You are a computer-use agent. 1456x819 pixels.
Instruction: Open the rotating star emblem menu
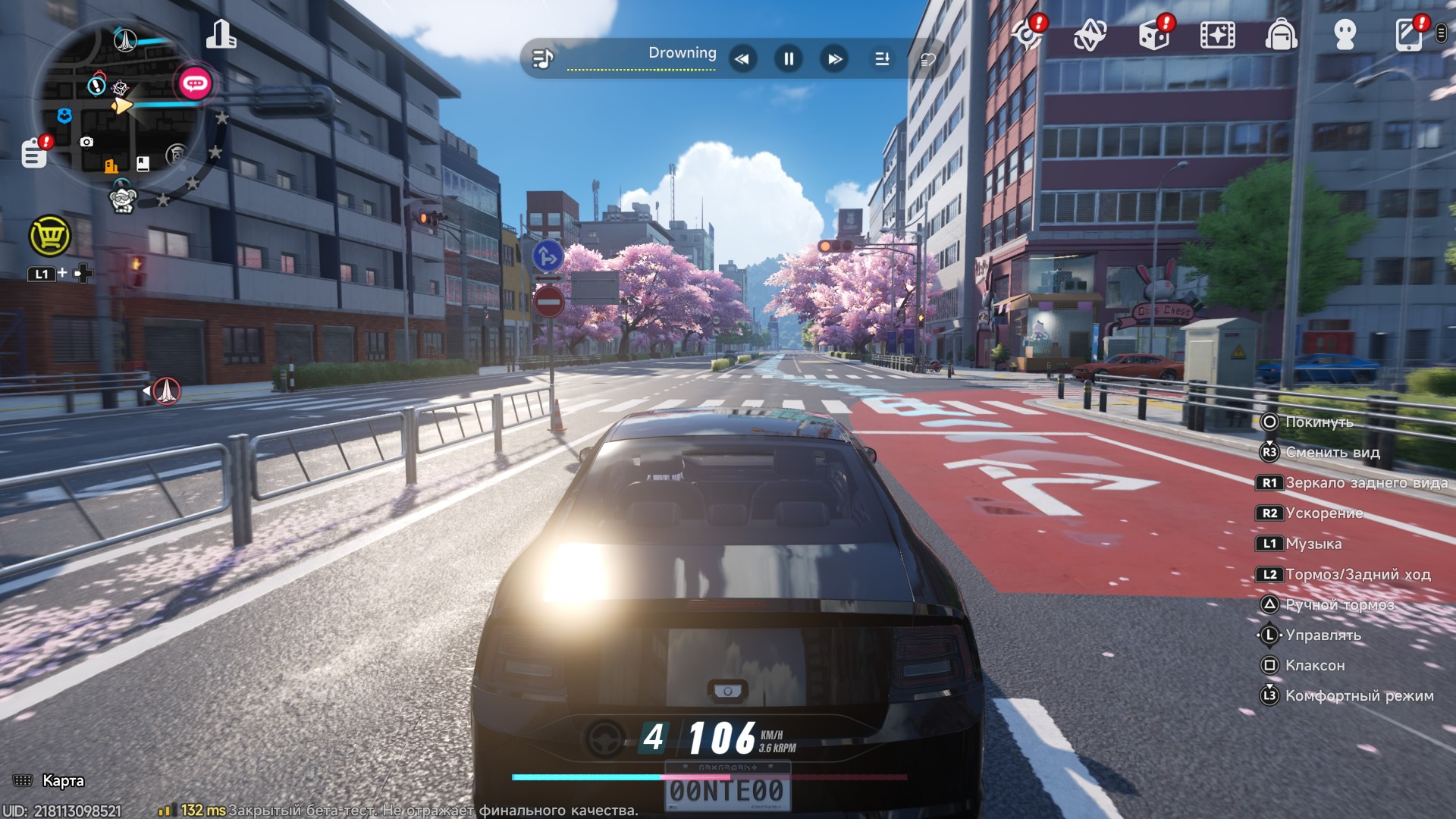pos(1090,35)
